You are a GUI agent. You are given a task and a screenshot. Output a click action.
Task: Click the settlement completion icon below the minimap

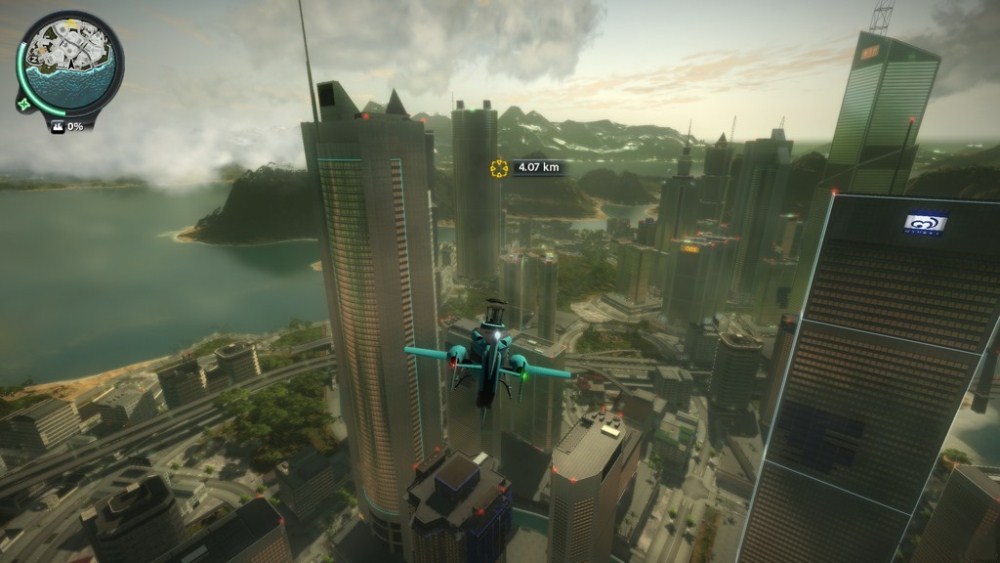tap(56, 127)
